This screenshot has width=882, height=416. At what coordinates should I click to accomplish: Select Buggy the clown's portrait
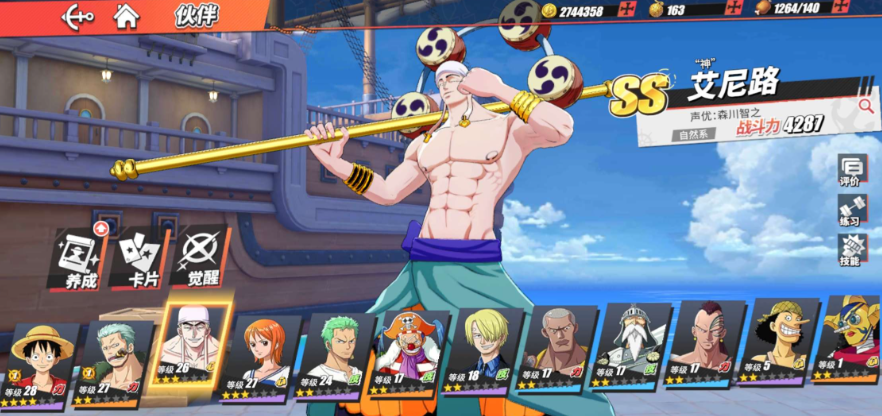point(408,351)
